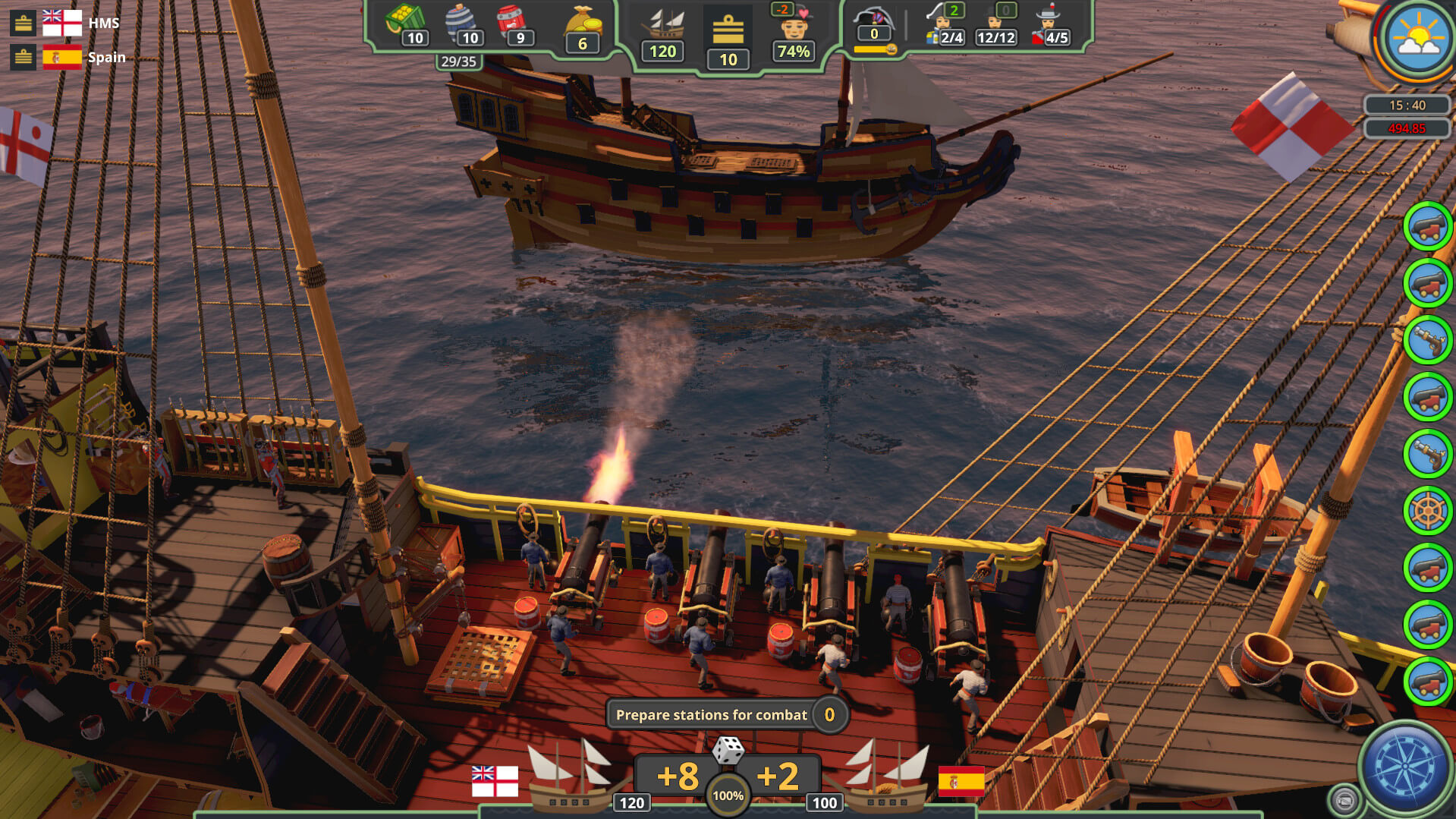Open the blue compass rose button
The image size is (1456, 819).
[1404, 767]
